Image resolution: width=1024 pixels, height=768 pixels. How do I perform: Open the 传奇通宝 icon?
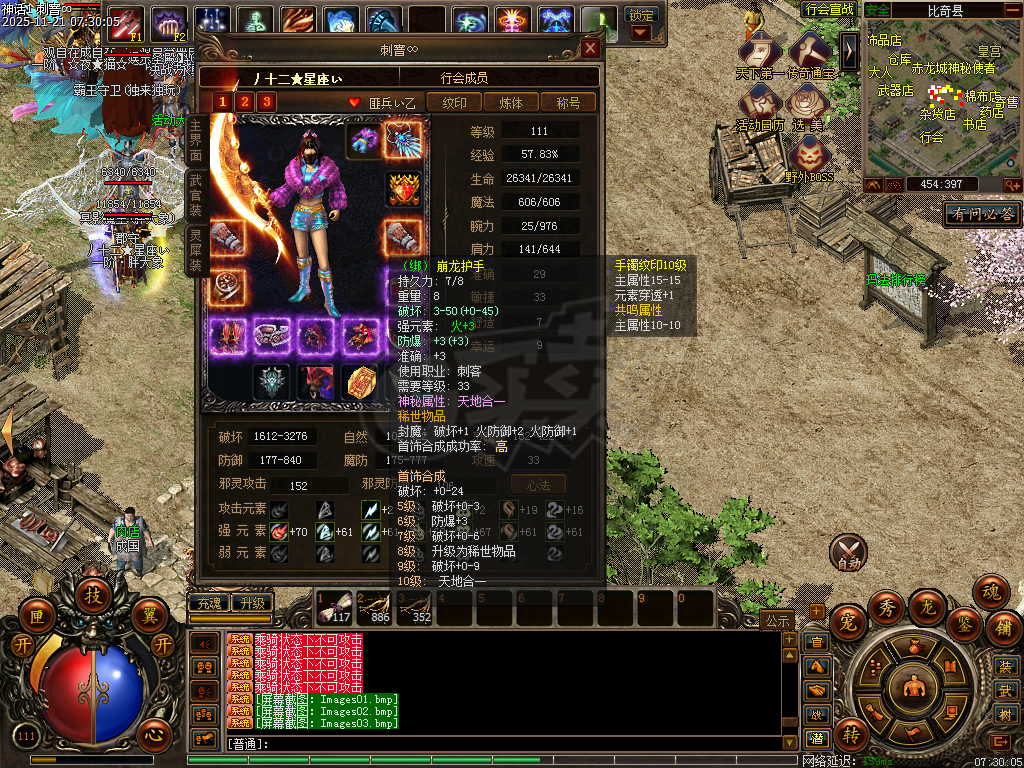[808, 53]
